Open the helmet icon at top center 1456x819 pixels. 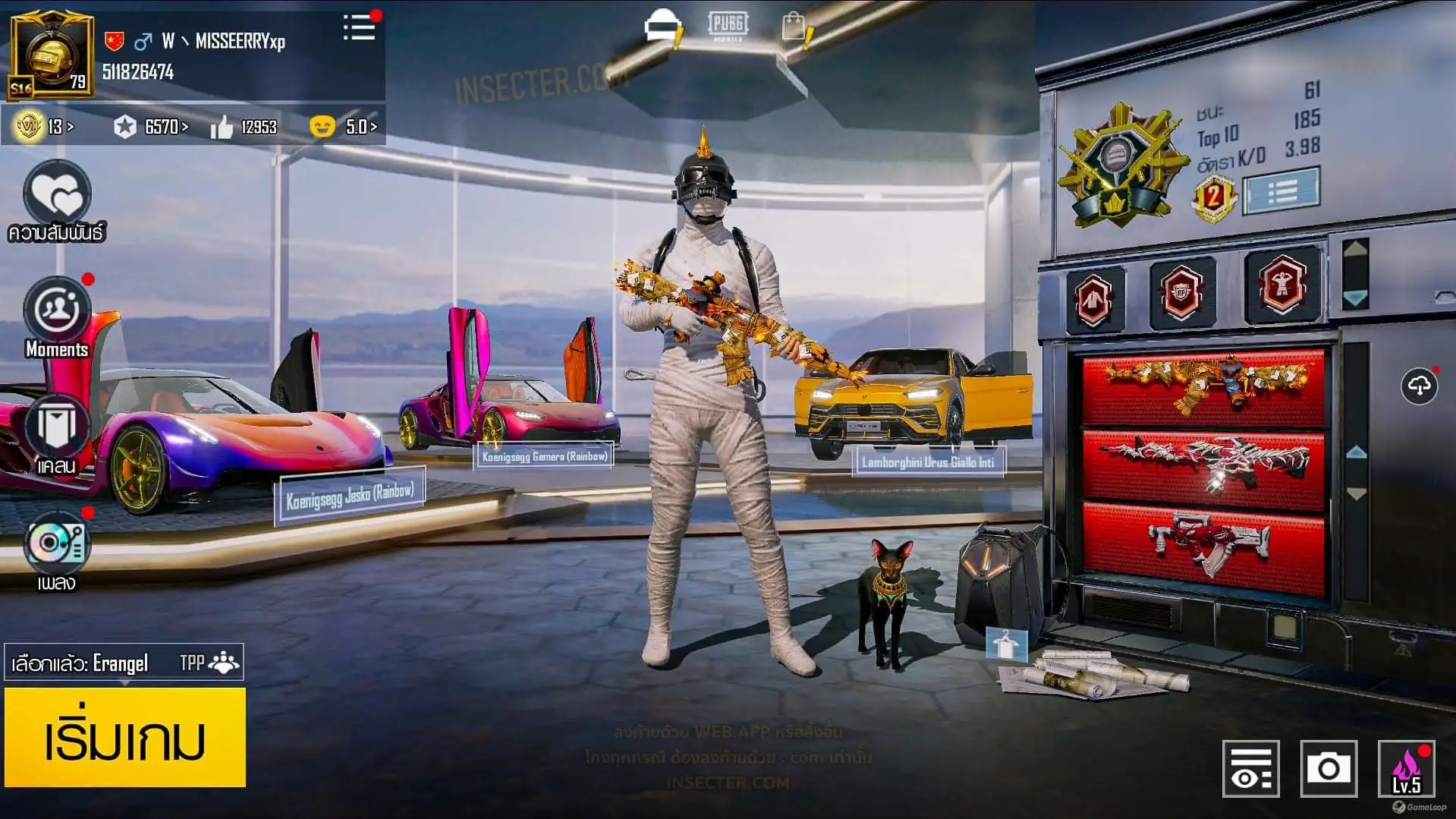pyautogui.click(x=662, y=27)
